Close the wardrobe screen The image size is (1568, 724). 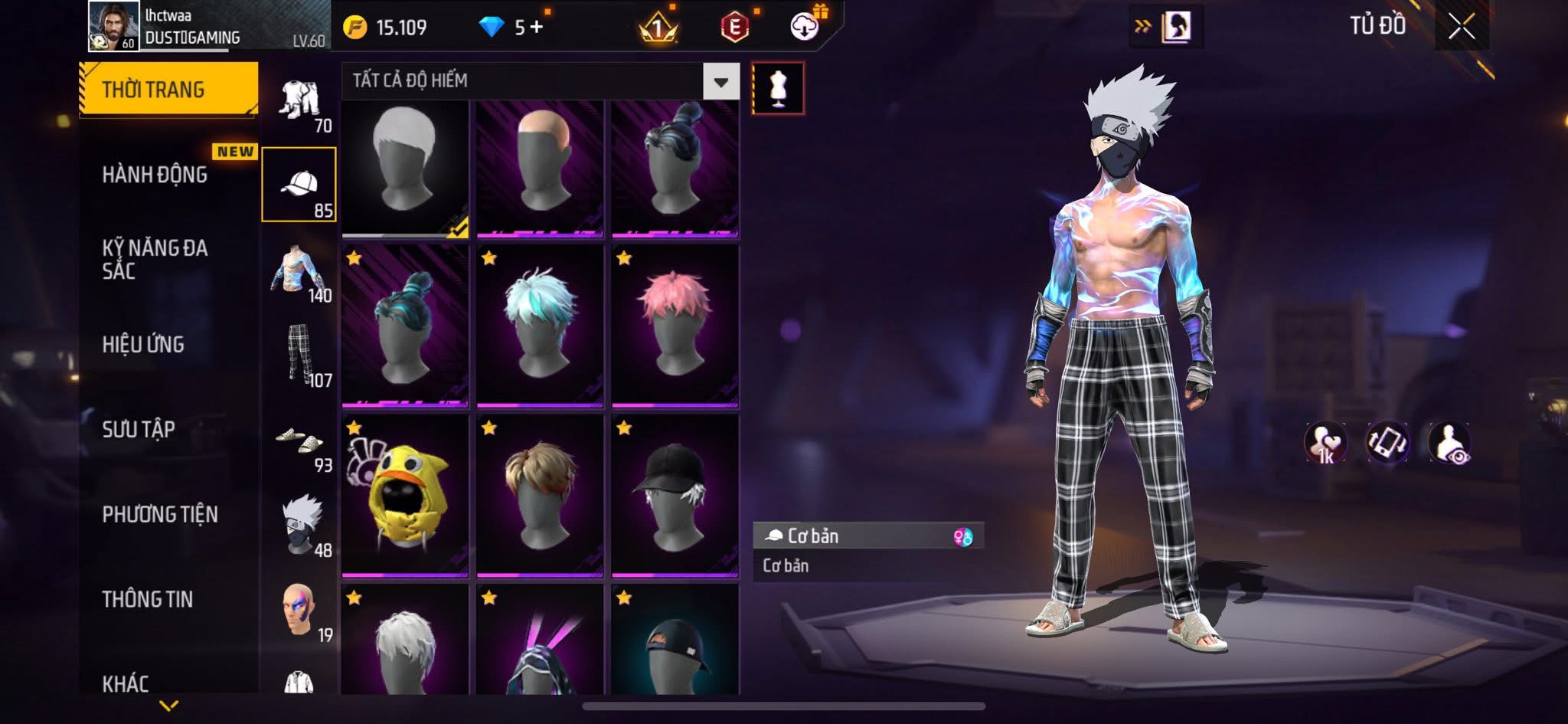point(1461,28)
